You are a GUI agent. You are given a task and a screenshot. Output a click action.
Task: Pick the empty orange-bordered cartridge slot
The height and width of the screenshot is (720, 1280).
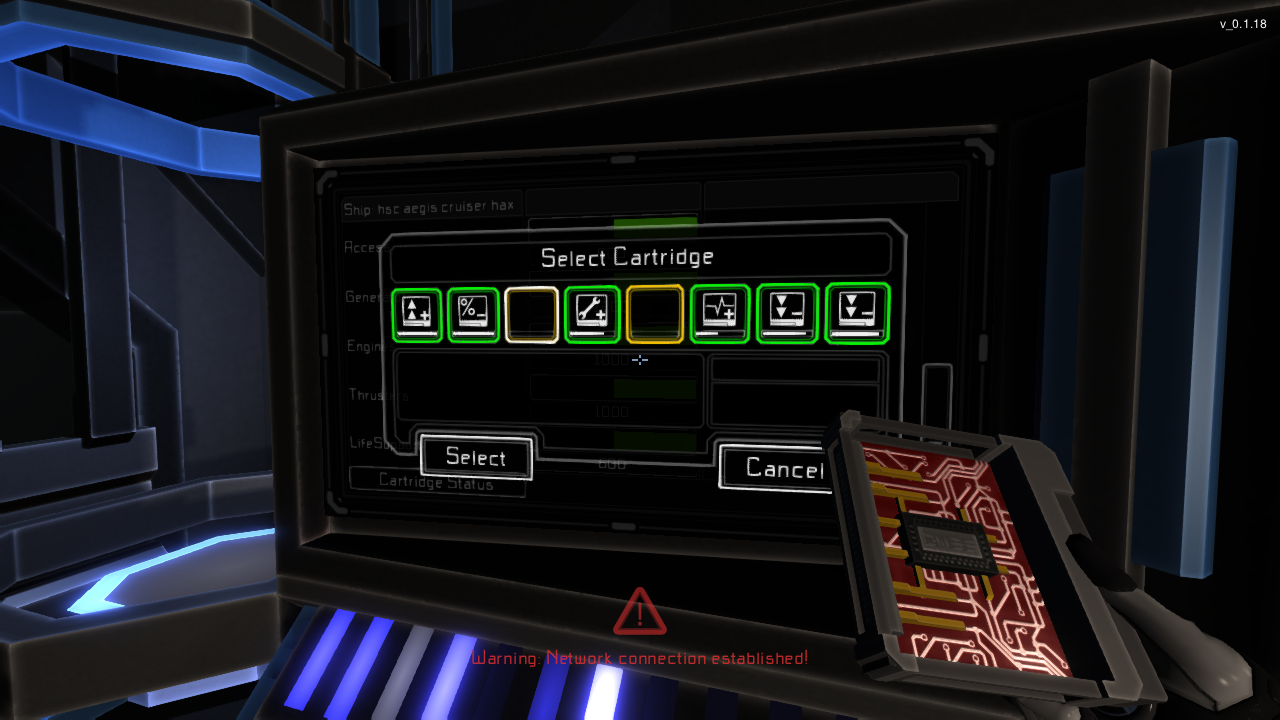click(655, 314)
